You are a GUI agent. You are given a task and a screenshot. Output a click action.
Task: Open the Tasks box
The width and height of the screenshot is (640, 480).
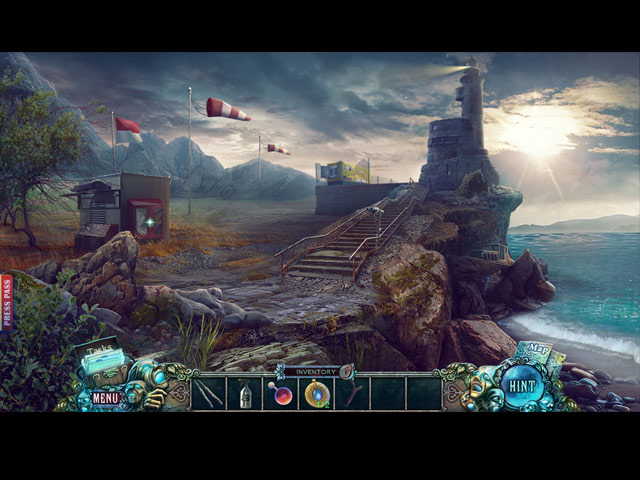click(x=100, y=362)
